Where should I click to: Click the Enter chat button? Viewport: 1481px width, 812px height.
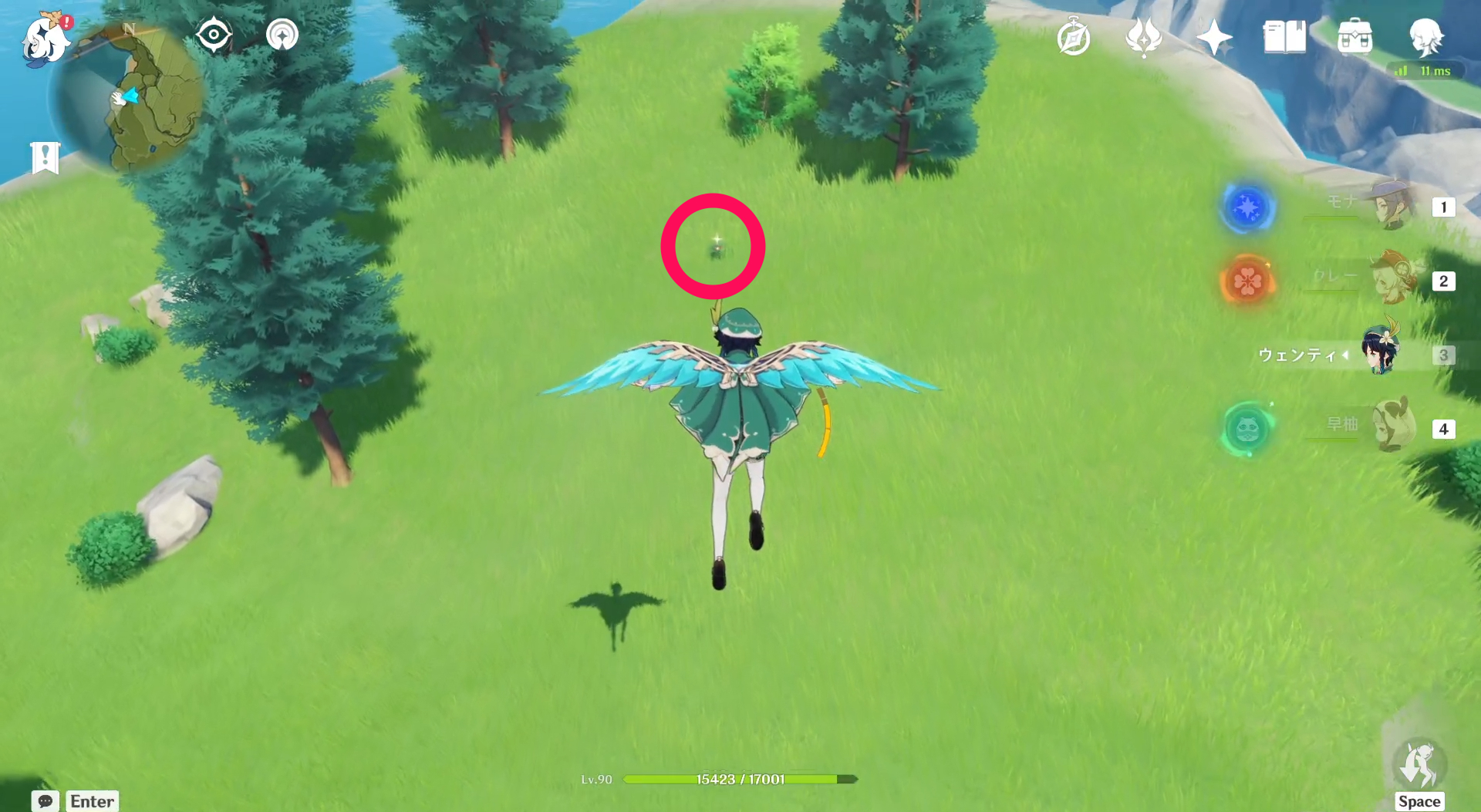pos(91,801)
